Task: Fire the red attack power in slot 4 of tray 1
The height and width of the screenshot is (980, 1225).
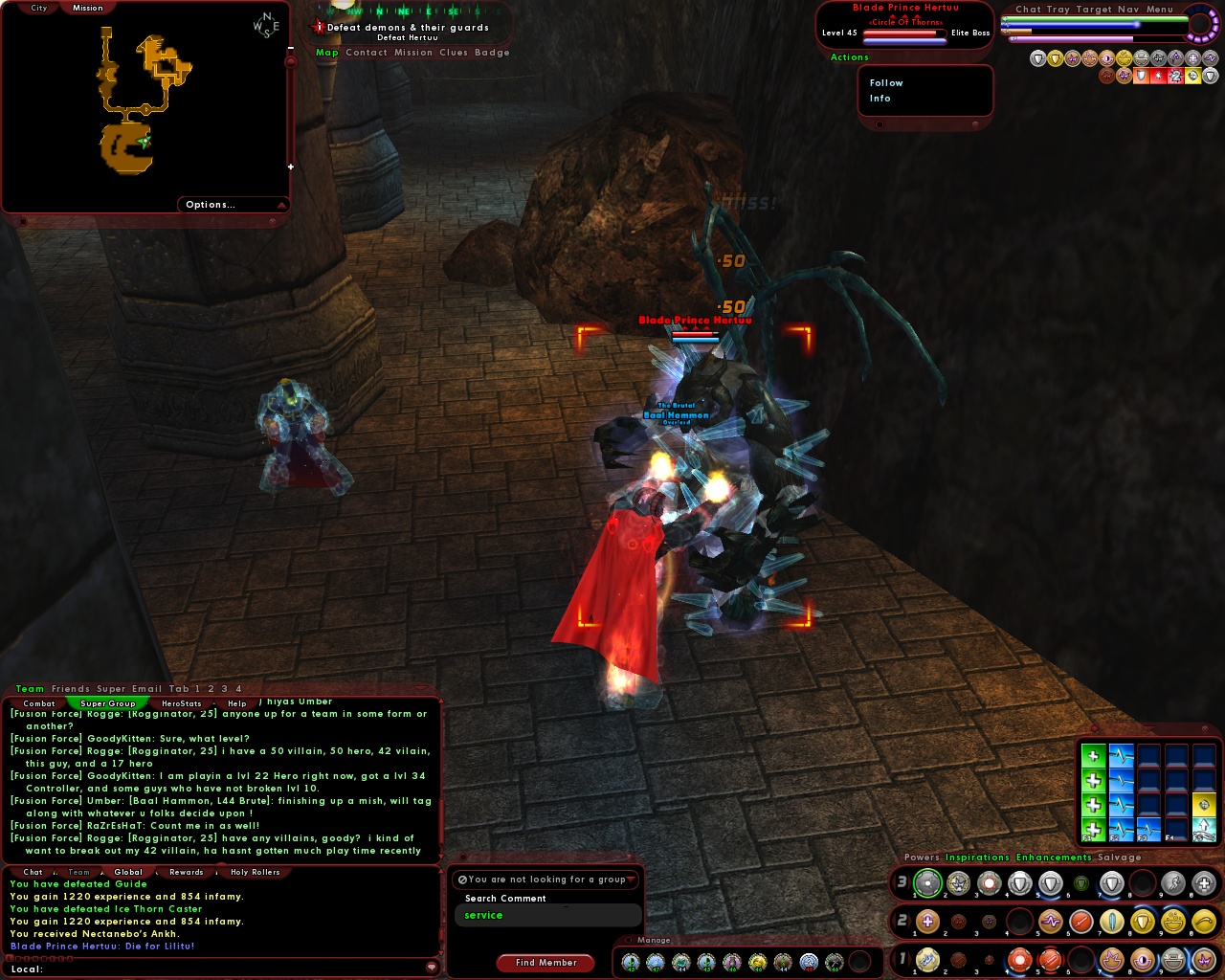Action: [1018, 960]
